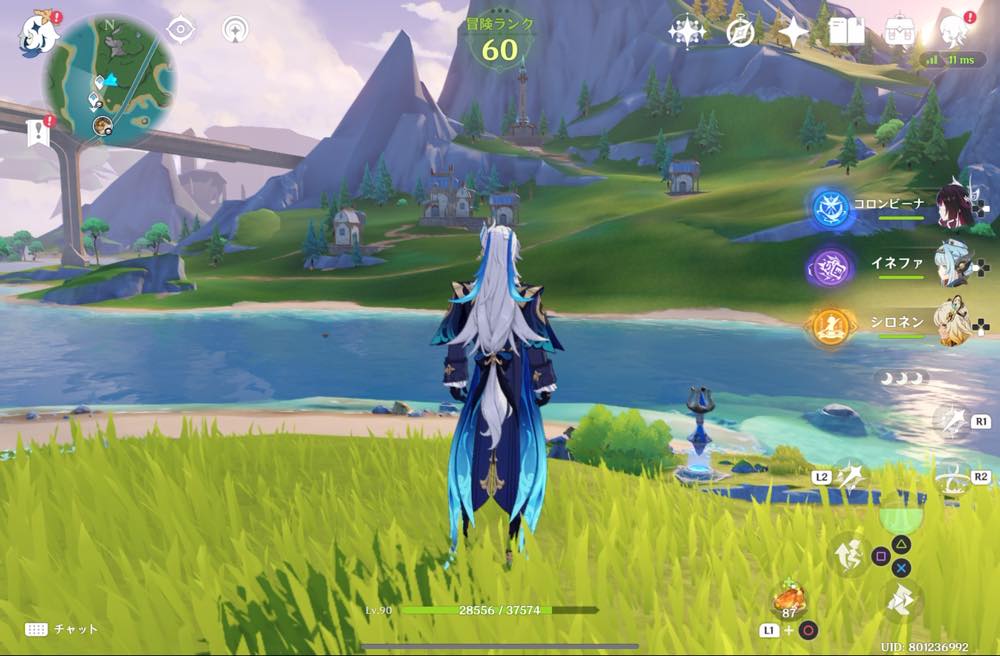Open the backpack inventory
The width and height of the screenshot is (1000, 656).
(900, 32)
